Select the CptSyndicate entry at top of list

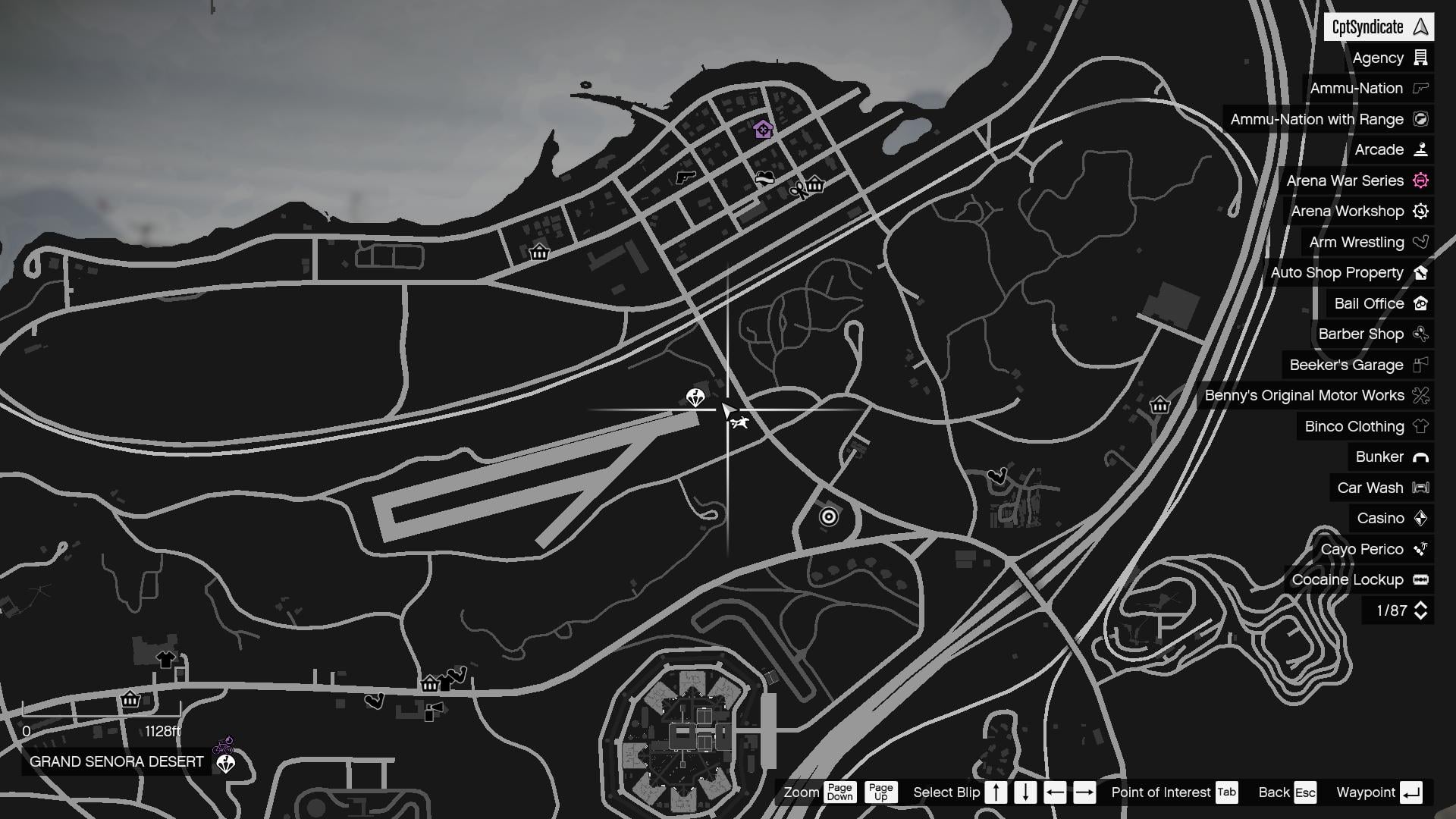pyautogui.click(x=1378, y=27)
